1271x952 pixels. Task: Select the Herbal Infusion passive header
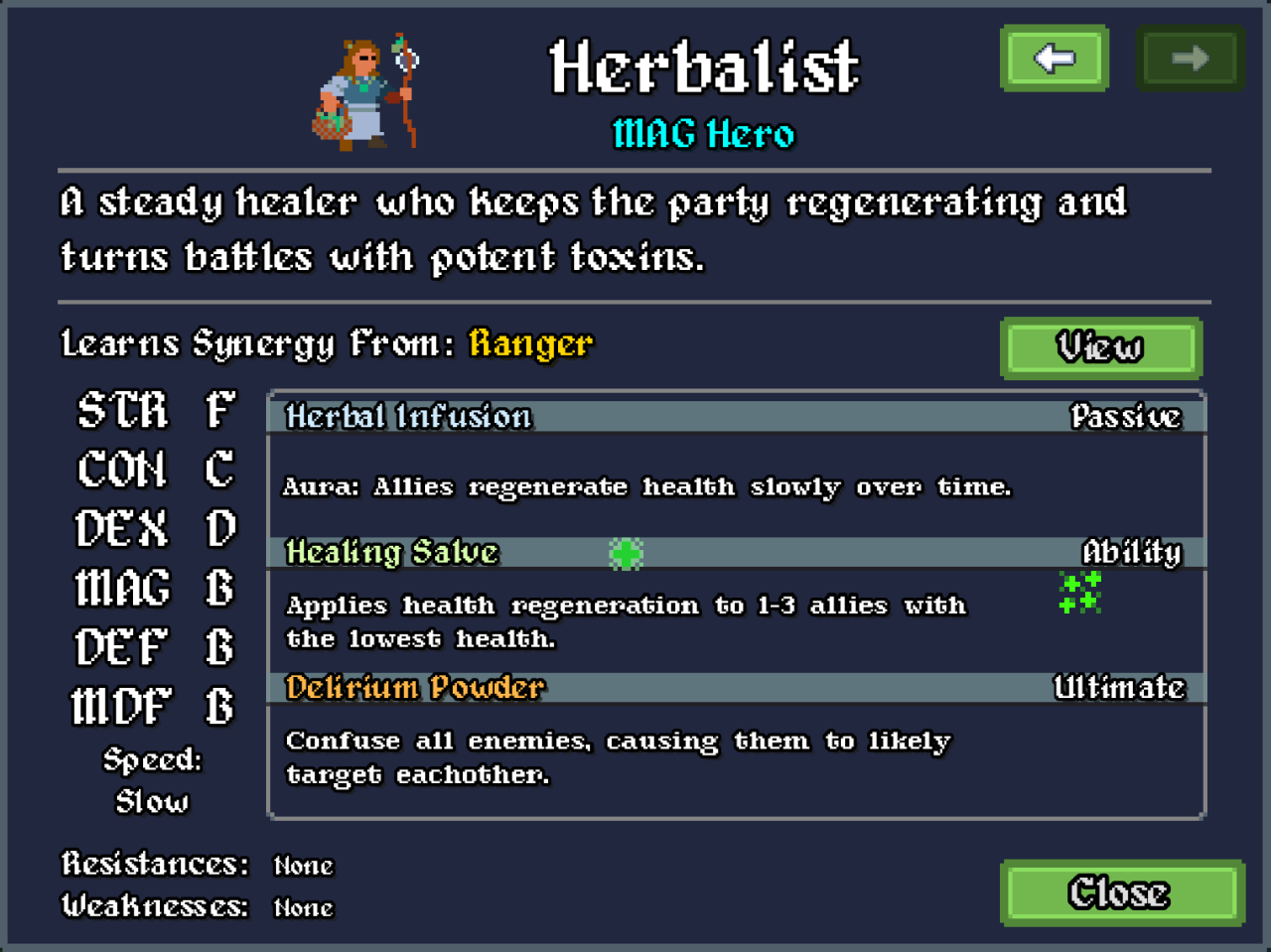[x=736, y=416]
